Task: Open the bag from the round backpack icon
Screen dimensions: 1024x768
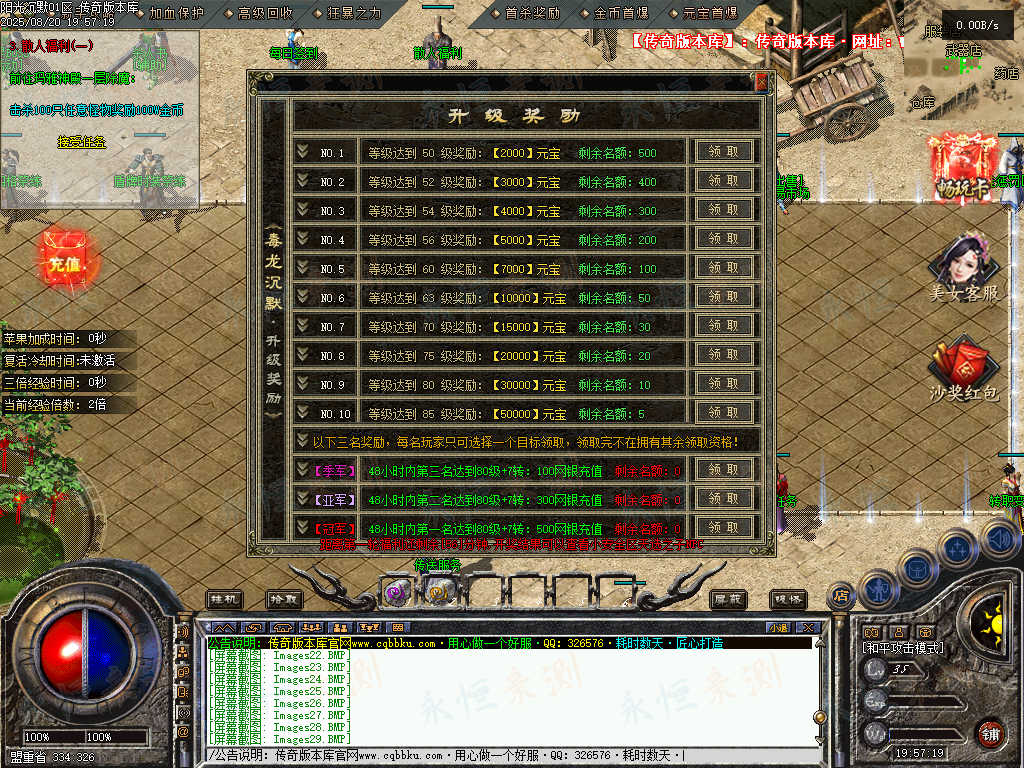Action: 916,569
